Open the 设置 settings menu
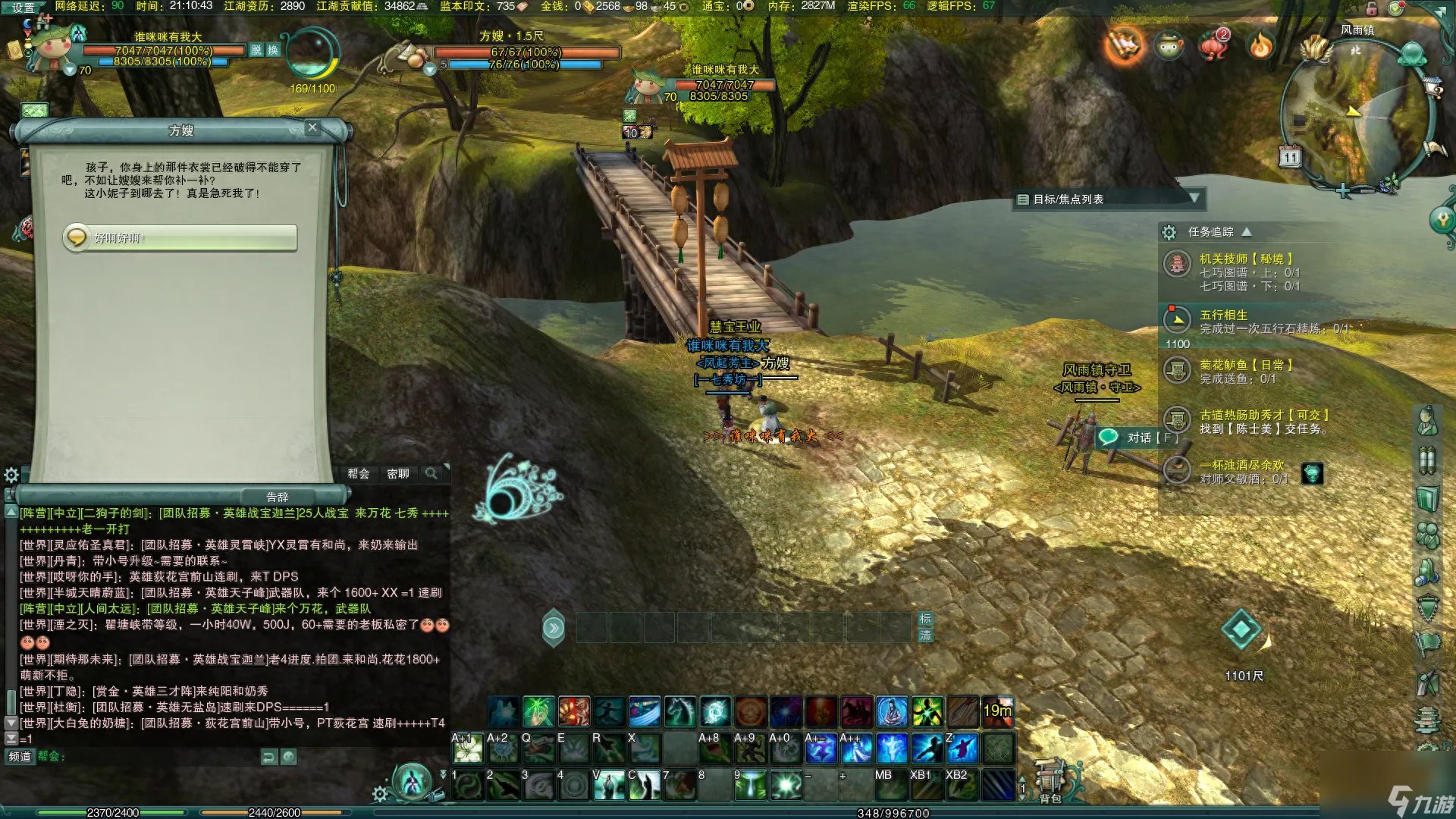This screenshot has width=1456, height=819. click(23, 8)
